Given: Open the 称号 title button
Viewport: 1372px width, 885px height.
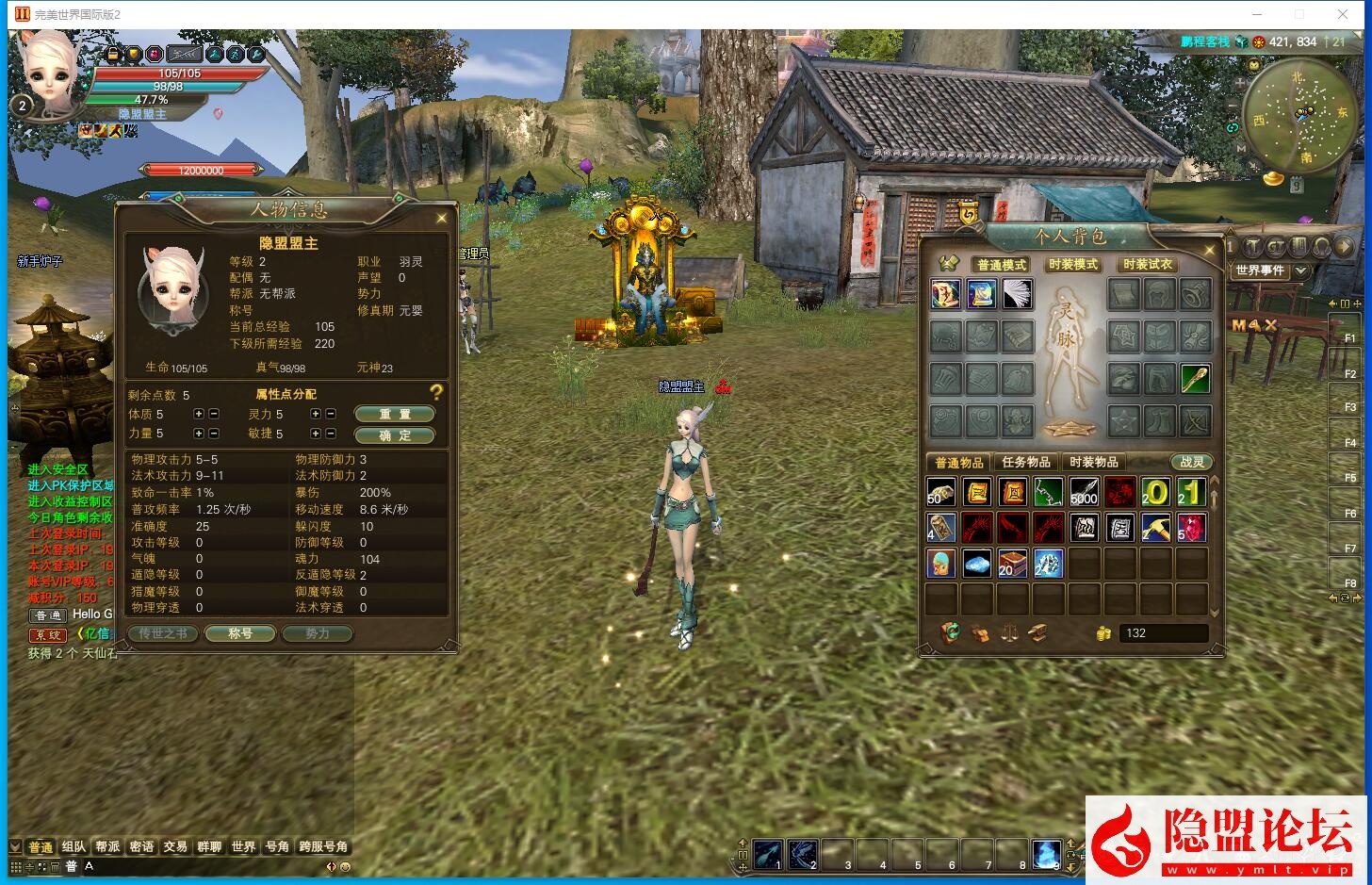Looking at the screenshot, I should 240,634.
